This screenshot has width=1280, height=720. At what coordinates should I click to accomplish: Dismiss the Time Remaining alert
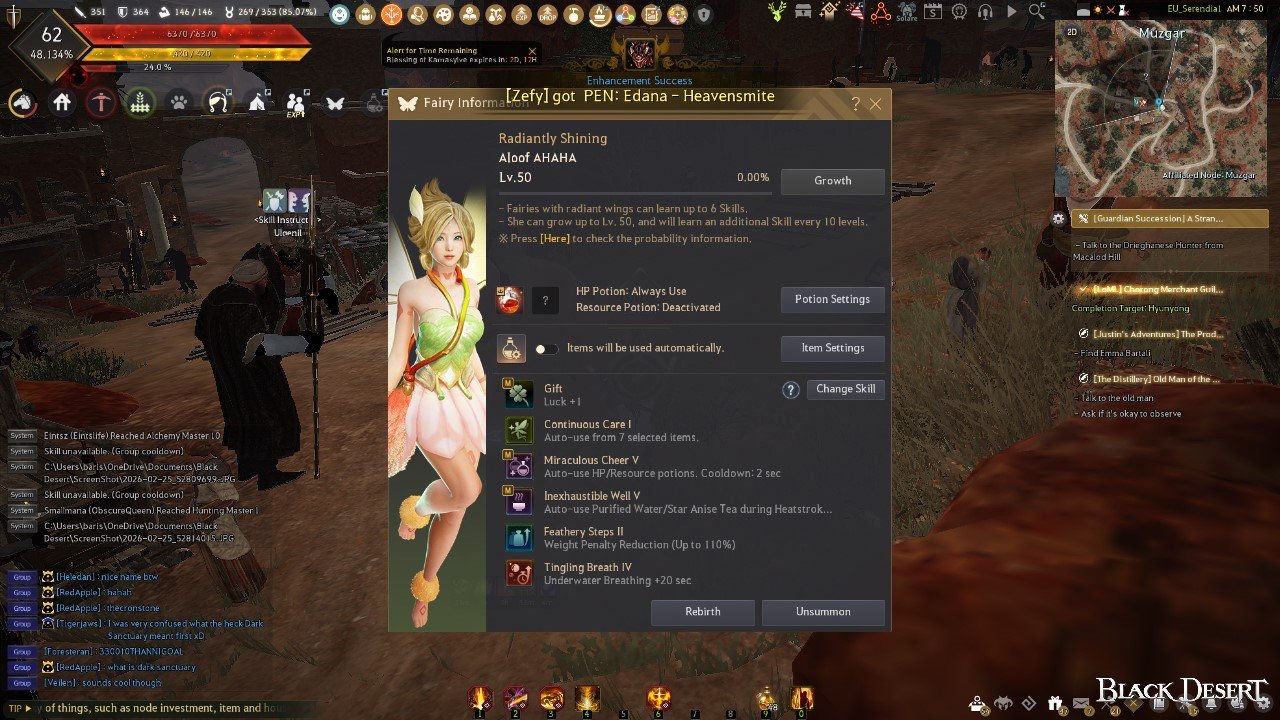(x=532, y=51)
